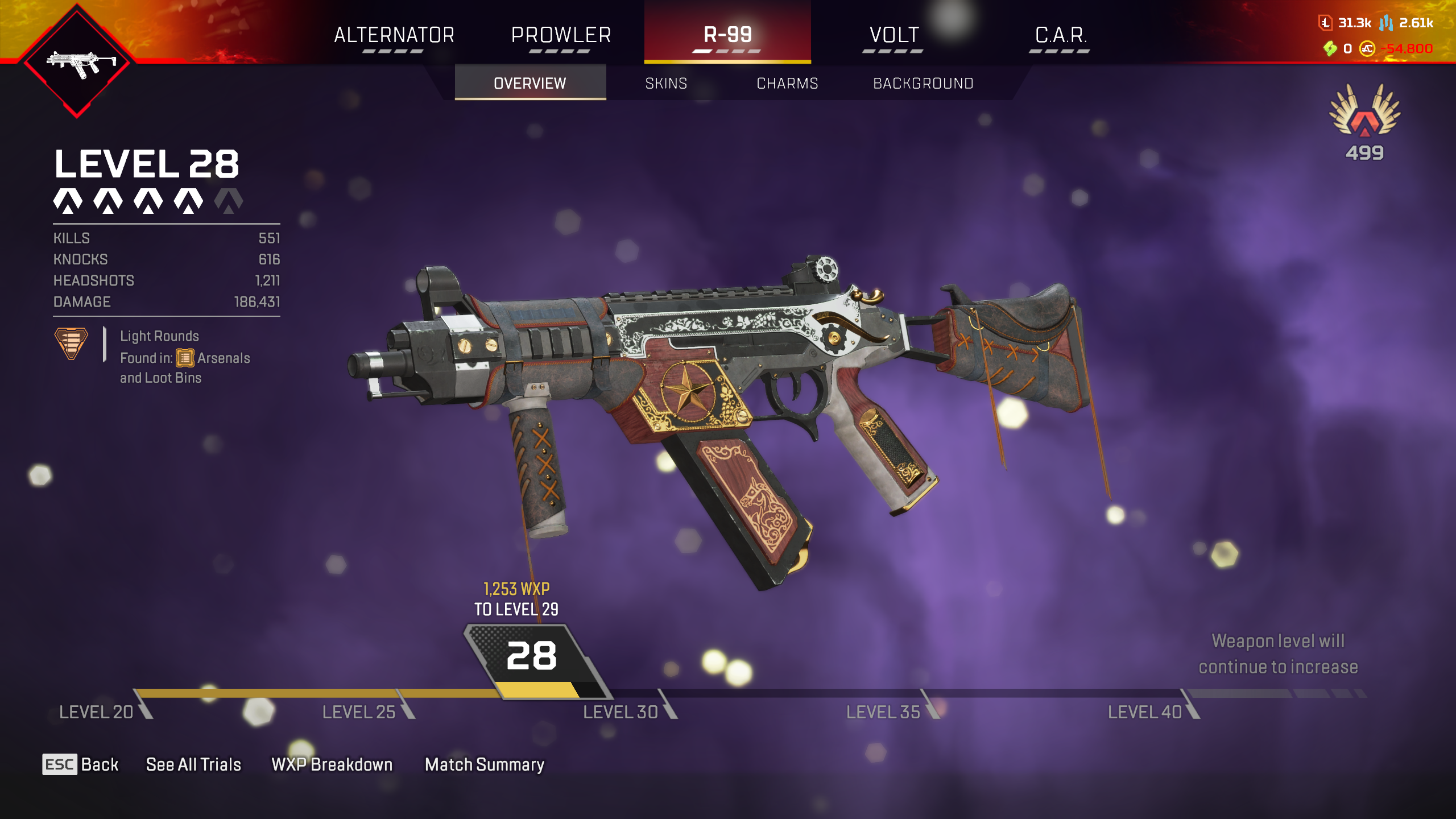The width and height of the screenshot is (1456, 819).
Task: Open the R-99 weapon tab
Action: (x=727, y=35)
